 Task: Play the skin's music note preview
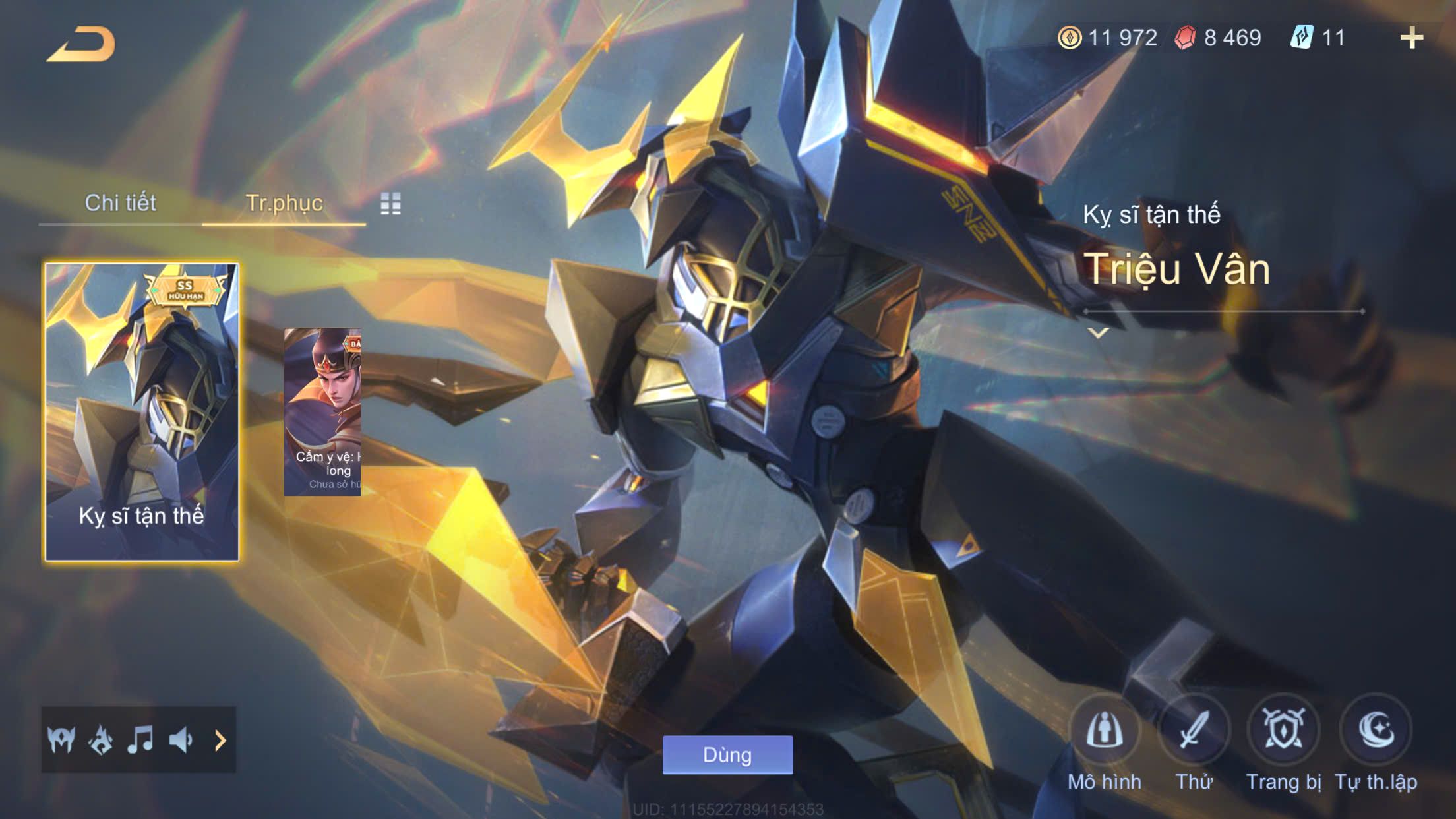coord(140,740)
